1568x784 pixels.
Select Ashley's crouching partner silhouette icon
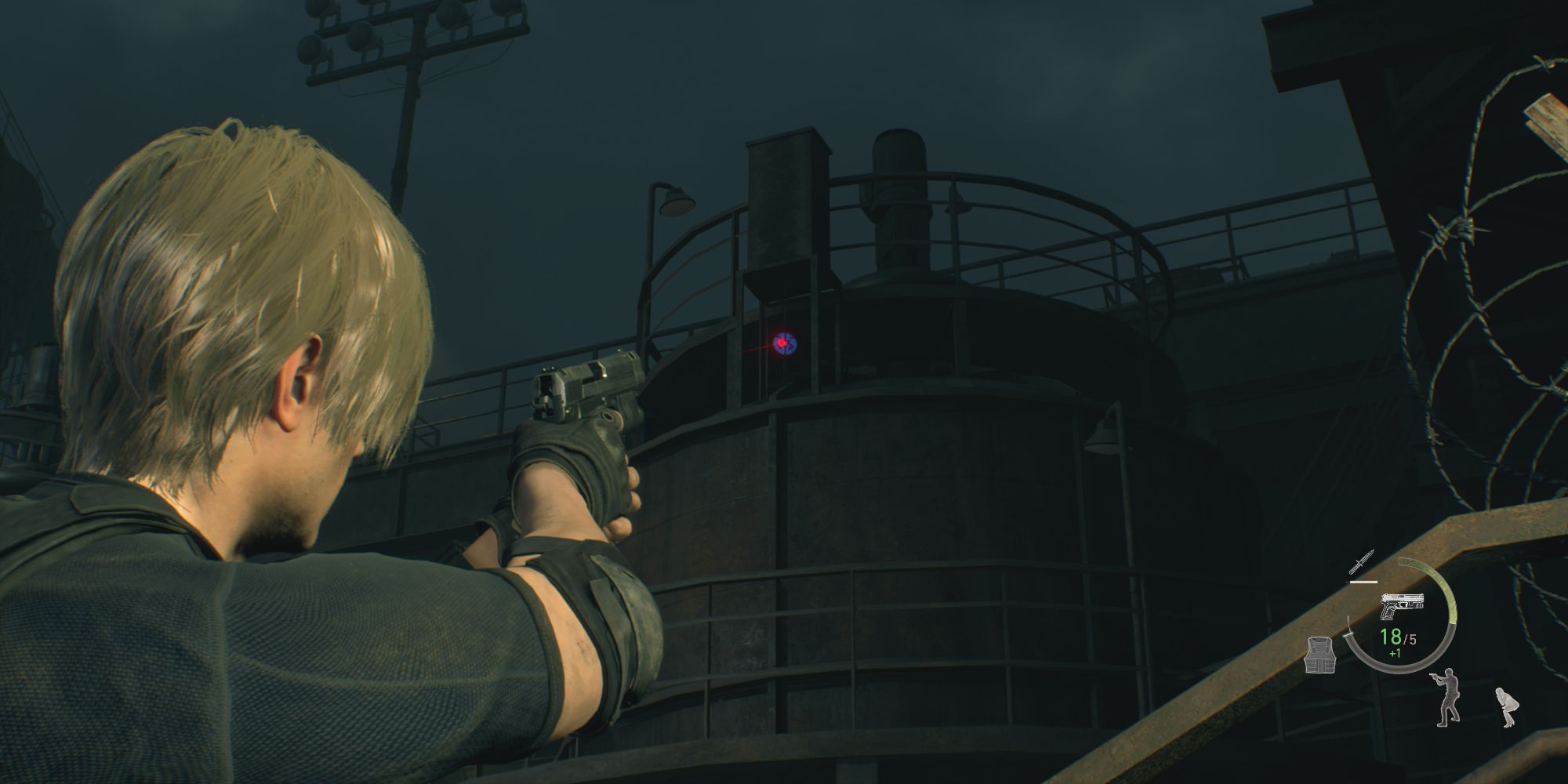click(1506, 706)
